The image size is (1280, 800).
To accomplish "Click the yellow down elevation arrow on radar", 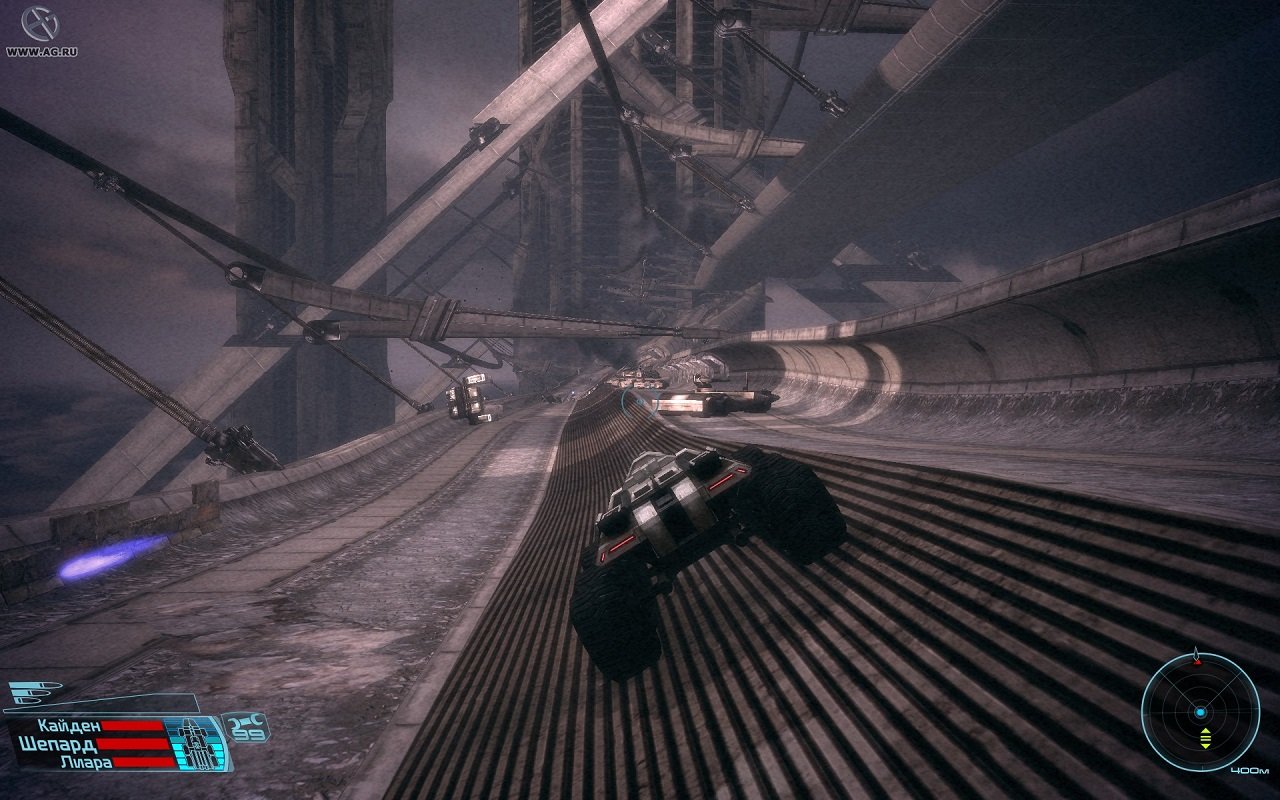I will pos(1206,746).
